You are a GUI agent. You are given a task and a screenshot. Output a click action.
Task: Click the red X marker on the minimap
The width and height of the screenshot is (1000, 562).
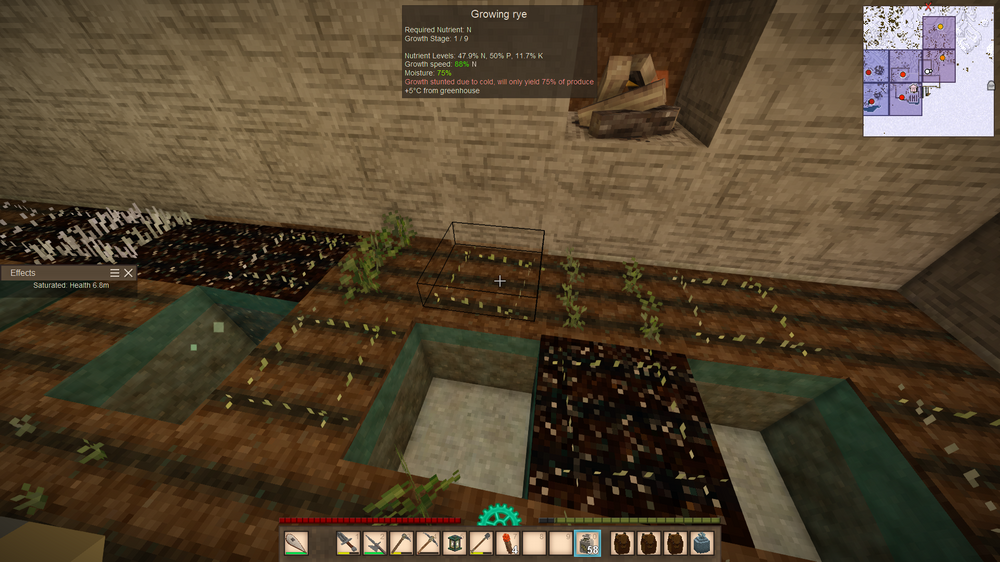click(929, 8)
